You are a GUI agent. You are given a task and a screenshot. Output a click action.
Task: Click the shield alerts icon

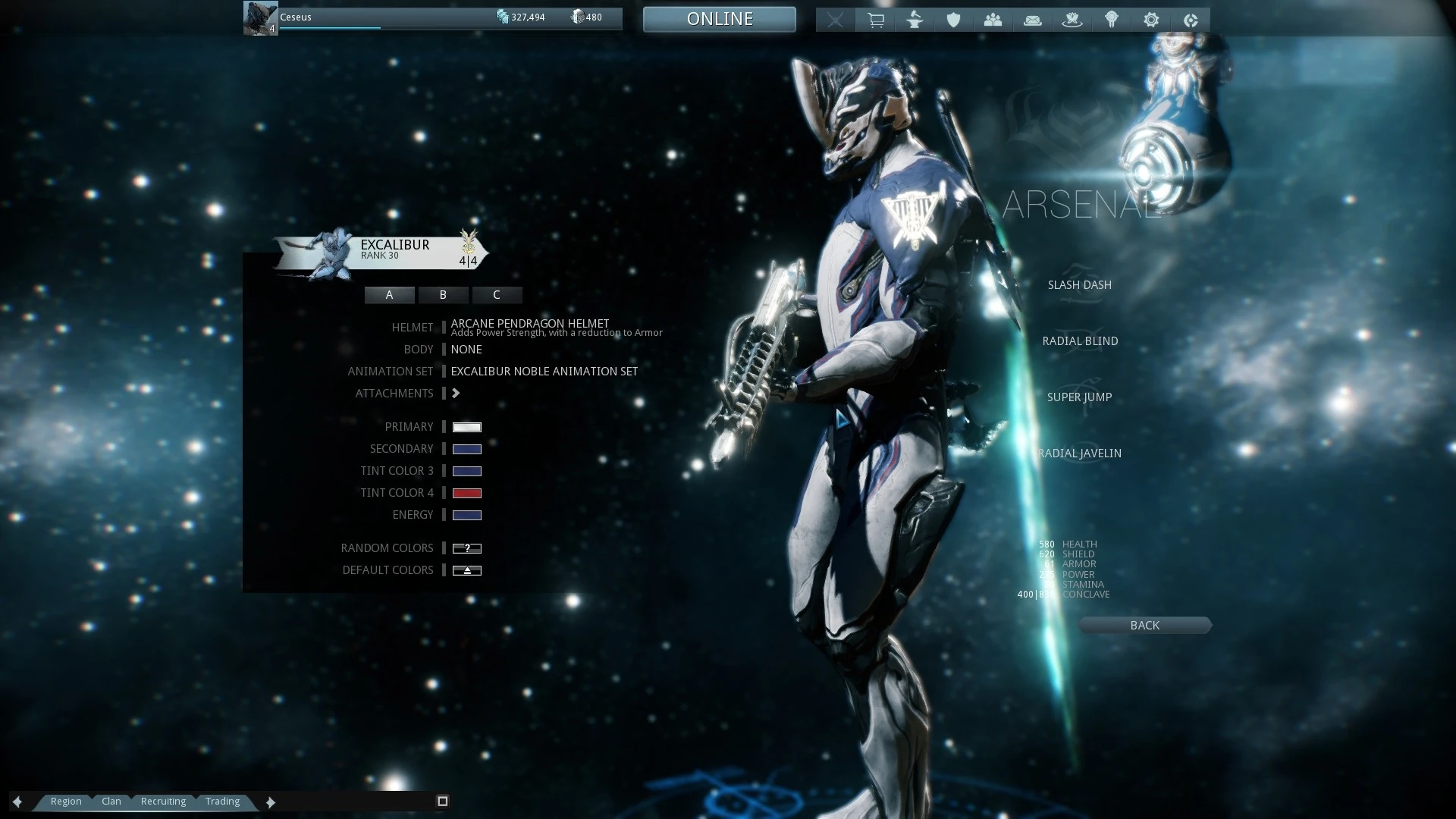pos(954,20)
